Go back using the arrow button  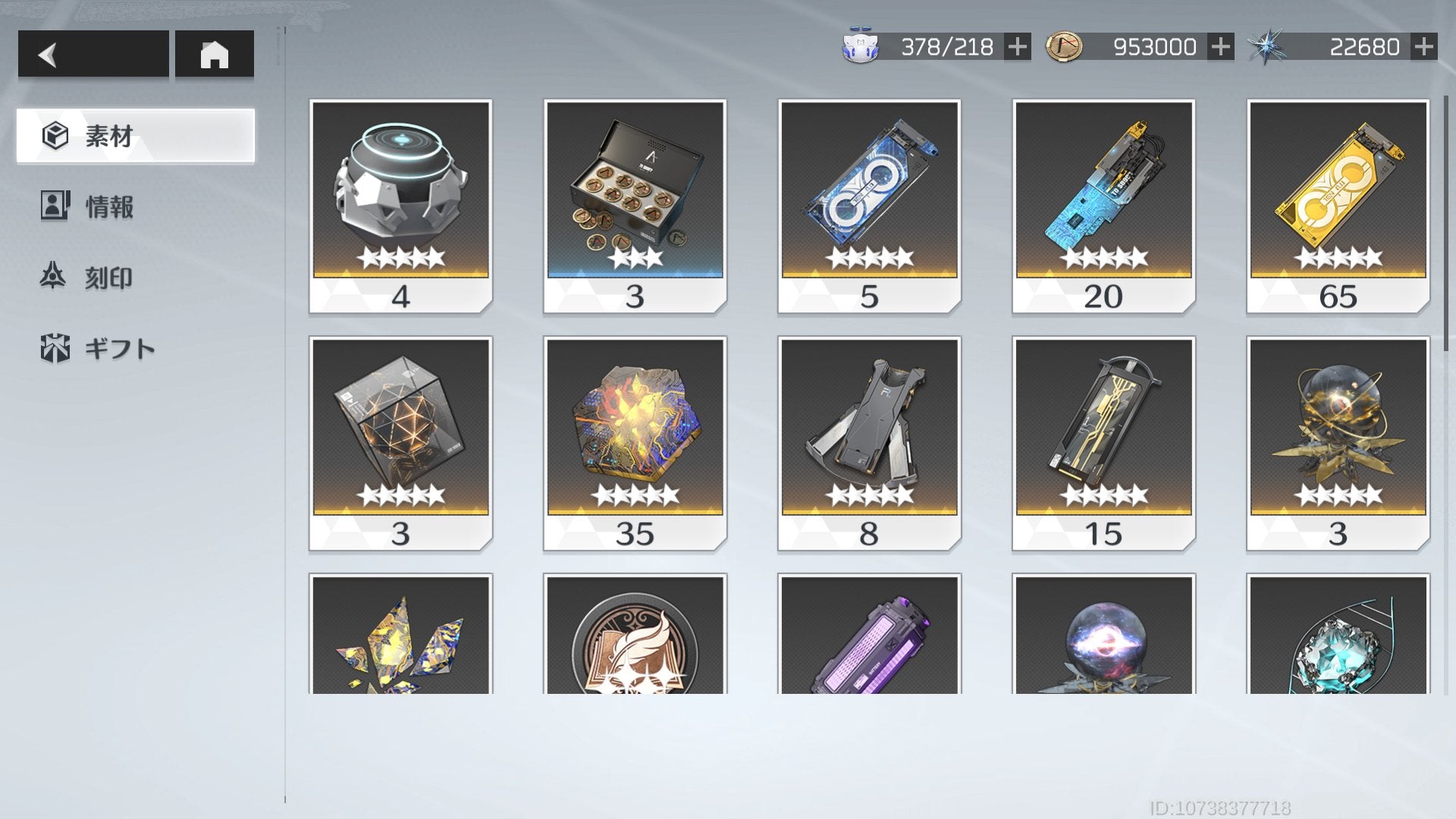pos(93,54)
